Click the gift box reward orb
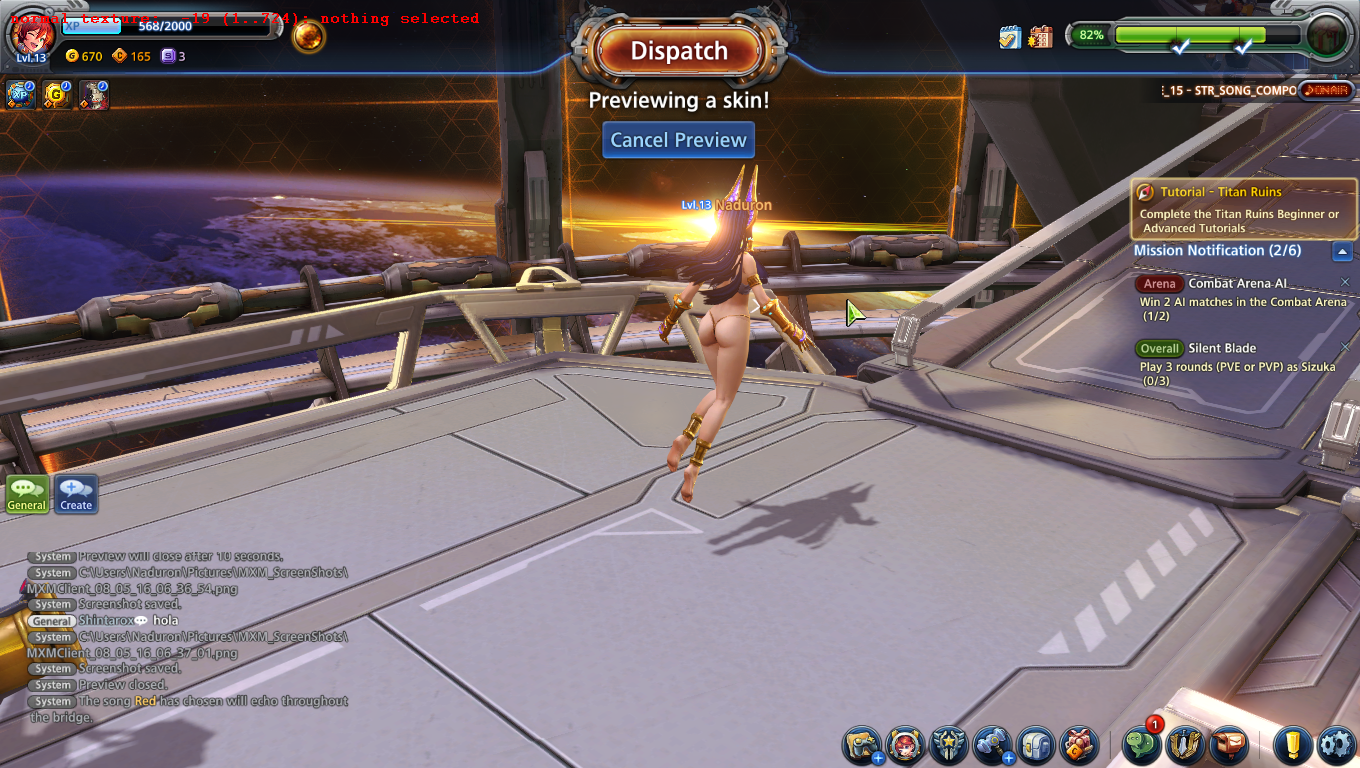 coord(1327,34)
